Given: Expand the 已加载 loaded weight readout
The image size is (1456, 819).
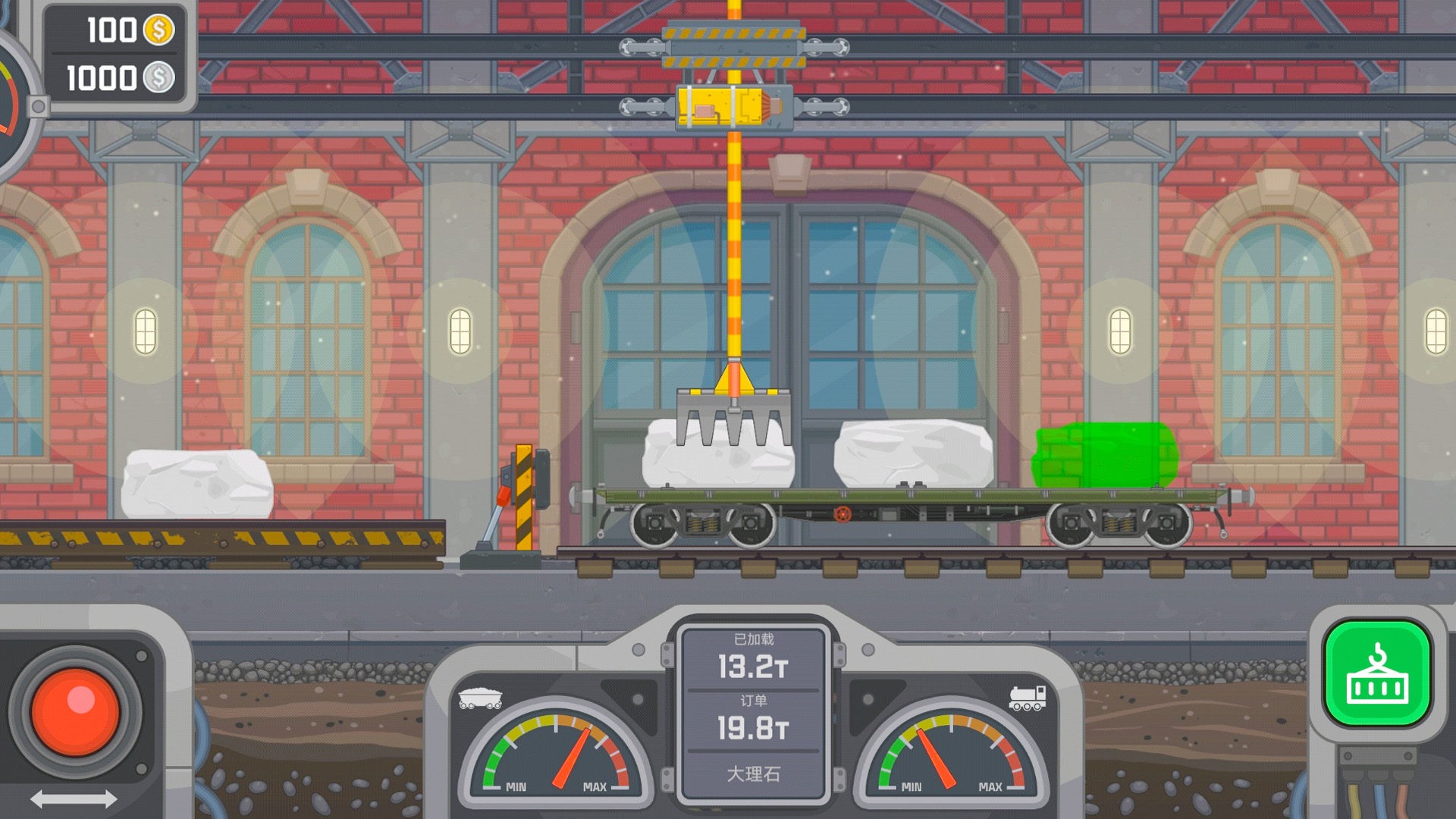Looking at the screenshot, I should coord(754,639).
